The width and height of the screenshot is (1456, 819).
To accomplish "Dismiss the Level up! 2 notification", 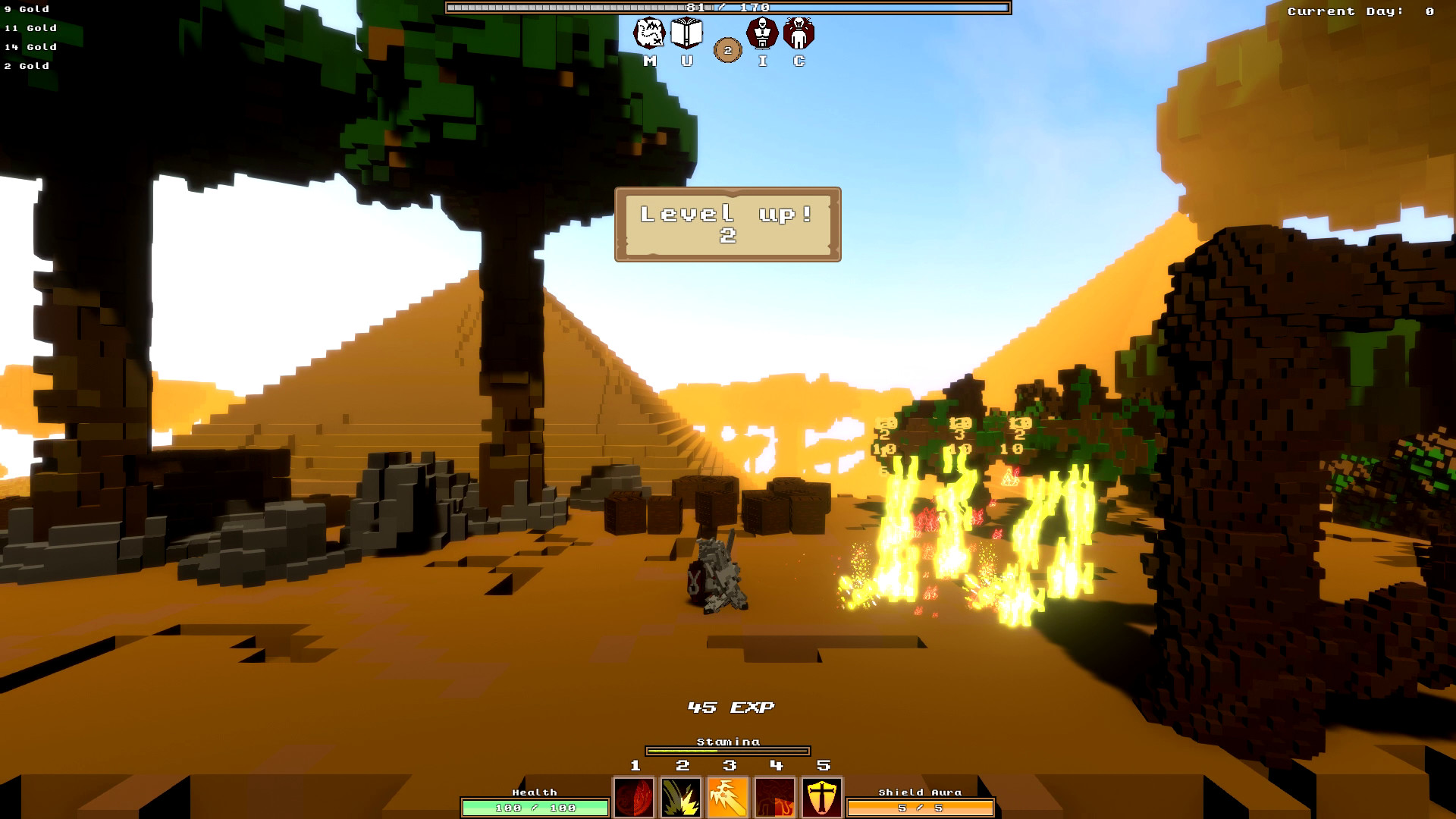I will pos(726,223).
